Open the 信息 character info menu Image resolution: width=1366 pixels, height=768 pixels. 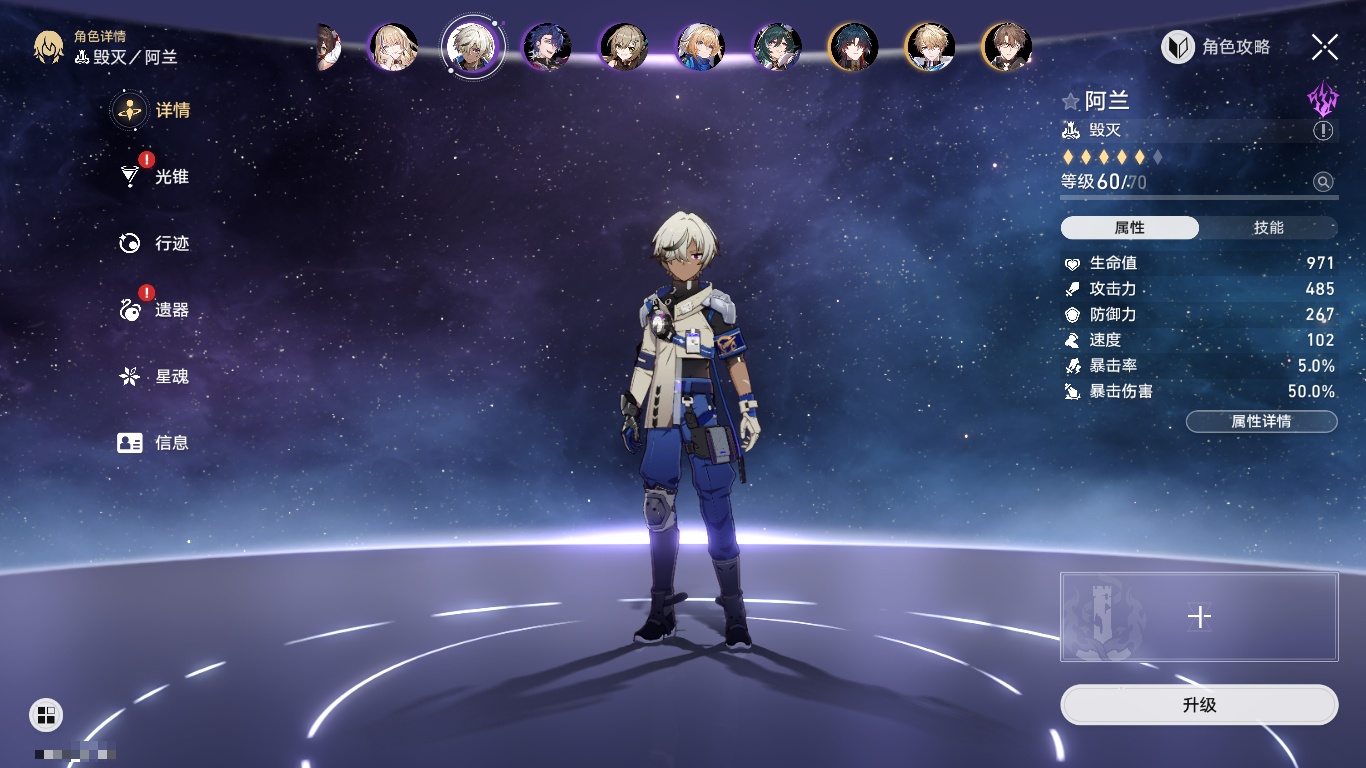click(x=170, y=443)
